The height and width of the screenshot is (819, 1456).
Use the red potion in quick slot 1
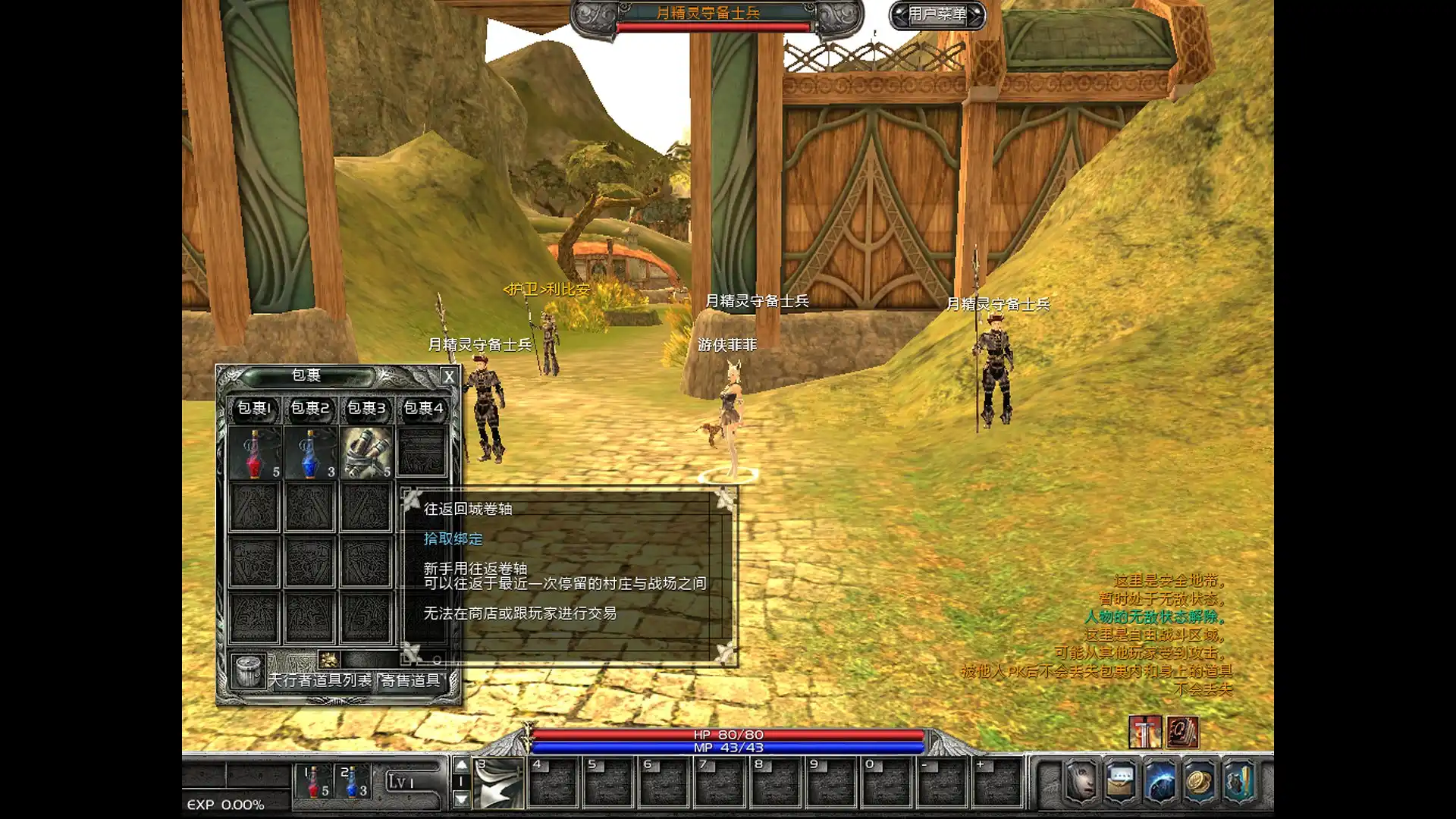[x=314, y=783]
